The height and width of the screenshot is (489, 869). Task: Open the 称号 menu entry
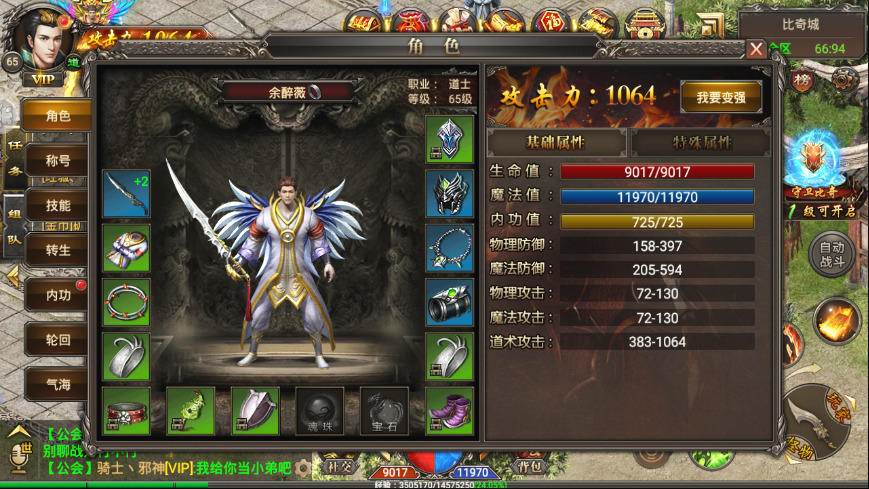[58, 160]
